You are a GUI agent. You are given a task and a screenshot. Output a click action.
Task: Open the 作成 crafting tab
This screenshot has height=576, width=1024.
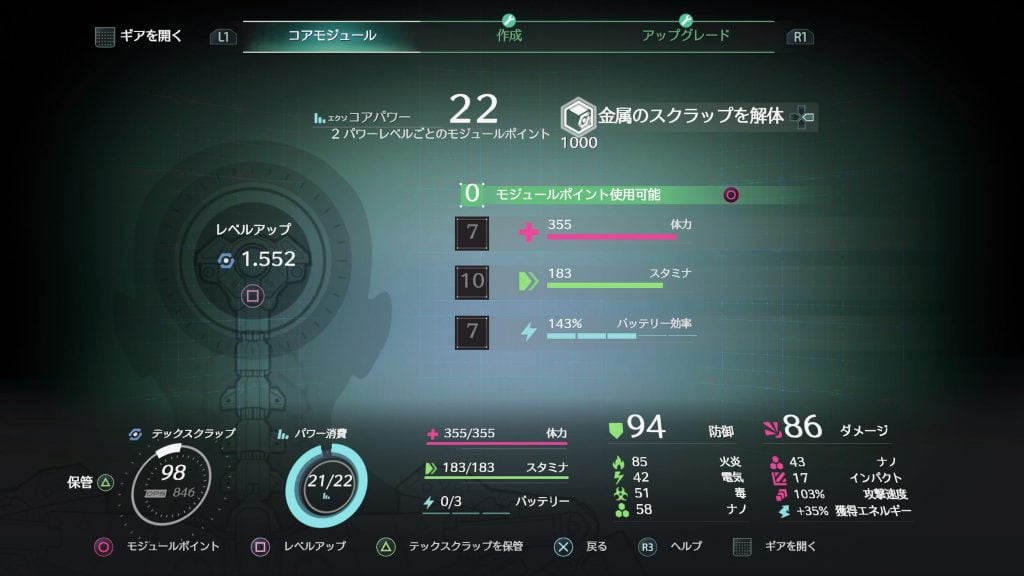coord(509,36)
